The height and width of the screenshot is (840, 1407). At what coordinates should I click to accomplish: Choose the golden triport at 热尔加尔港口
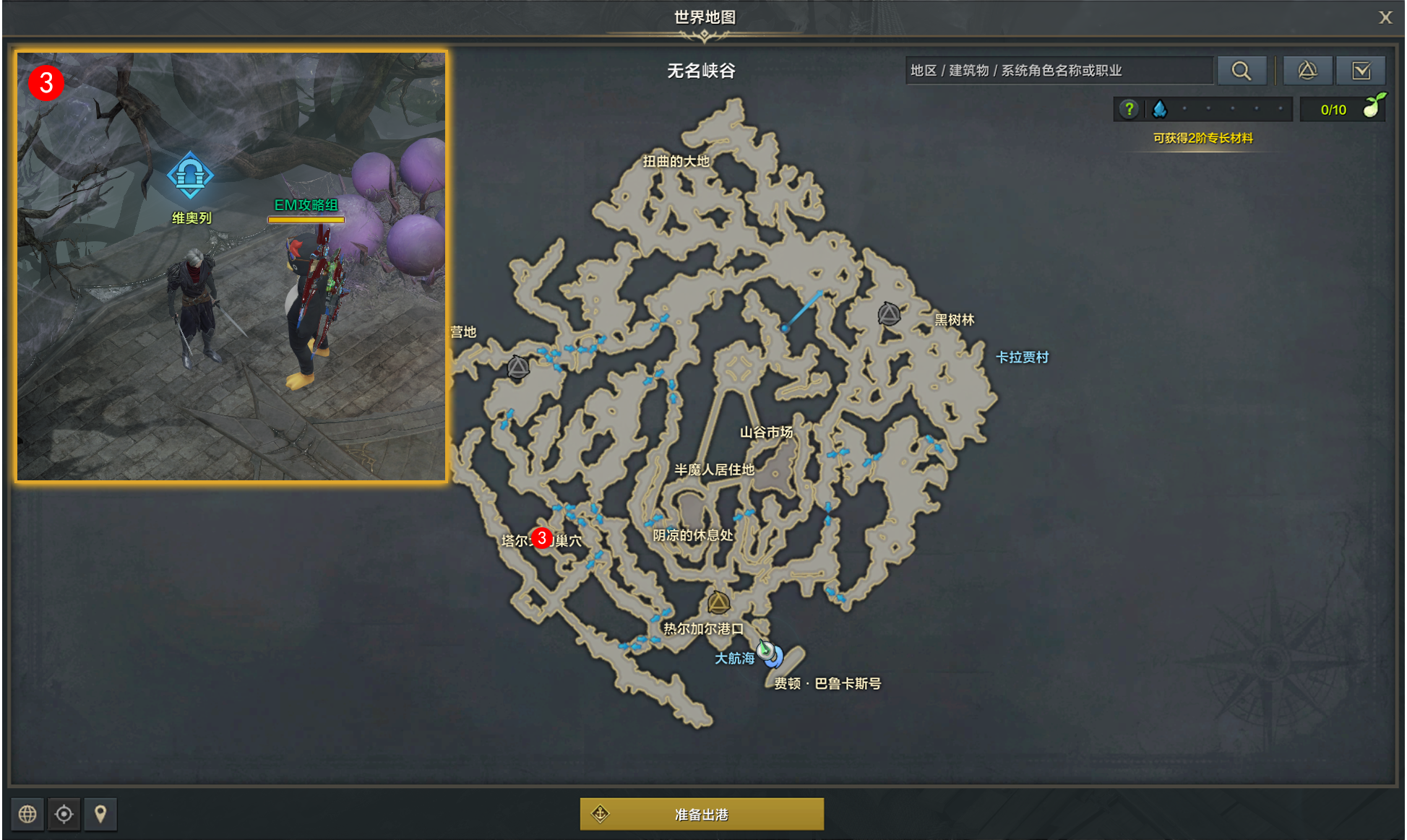click(x=718, y=602)
